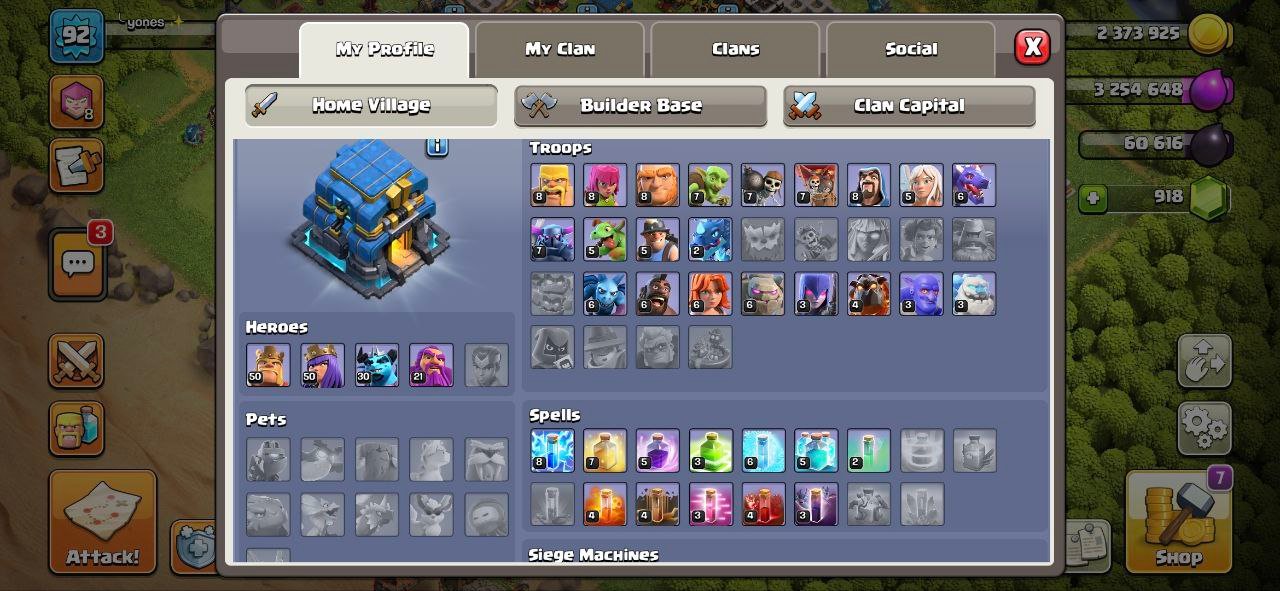Pick the Lightning Spell icon
This screenshot has width=1280, height=591.
552,451
